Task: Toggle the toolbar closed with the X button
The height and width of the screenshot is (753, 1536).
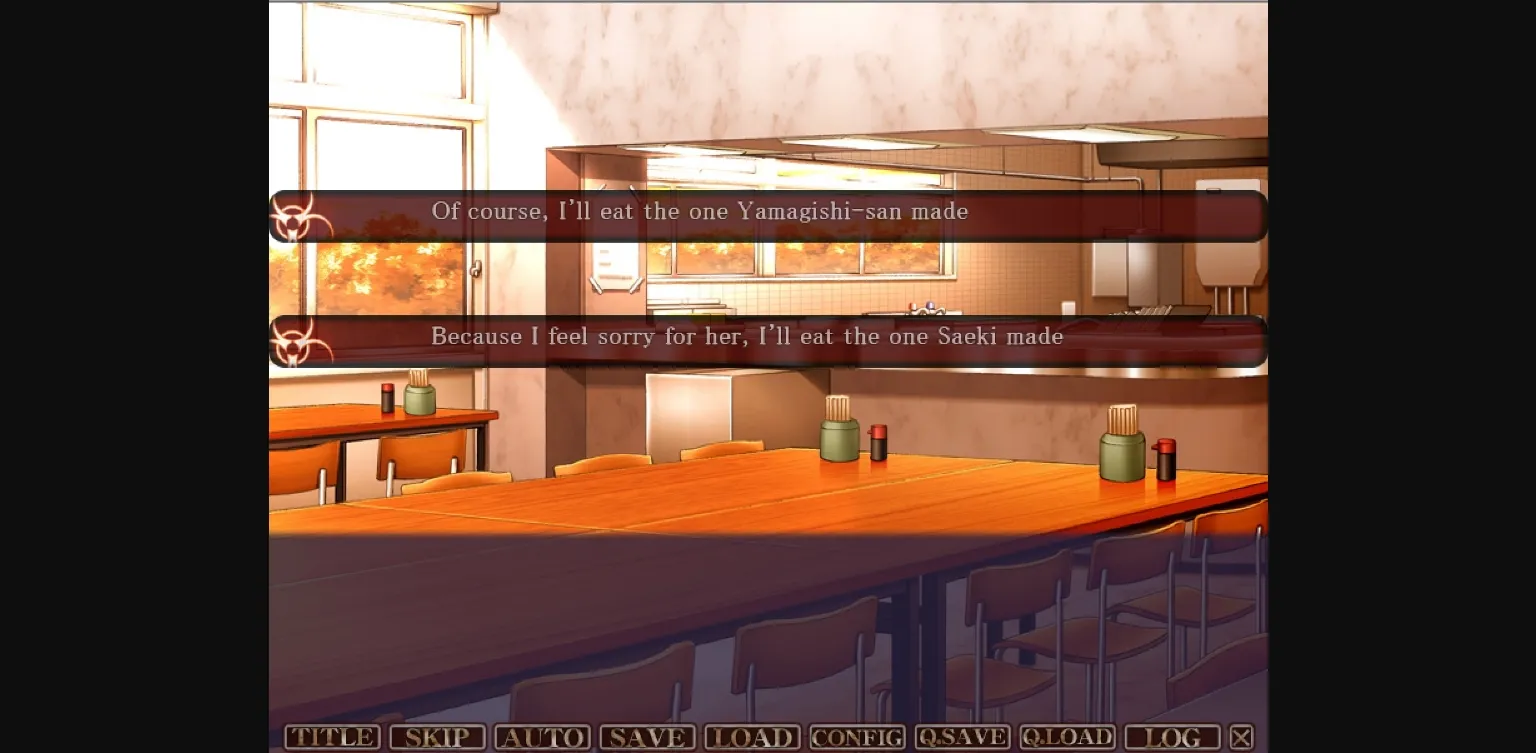Action: pyautogui.click(x=1241, y=736)
